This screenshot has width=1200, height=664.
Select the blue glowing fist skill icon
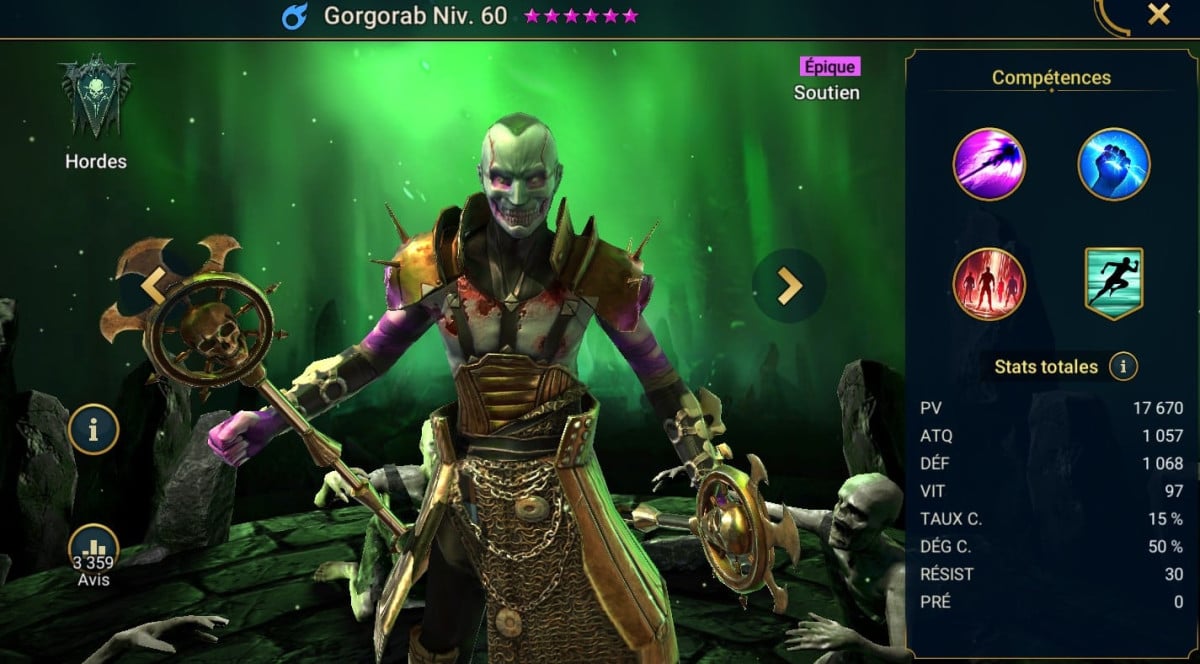click(x=1114, y=164)
